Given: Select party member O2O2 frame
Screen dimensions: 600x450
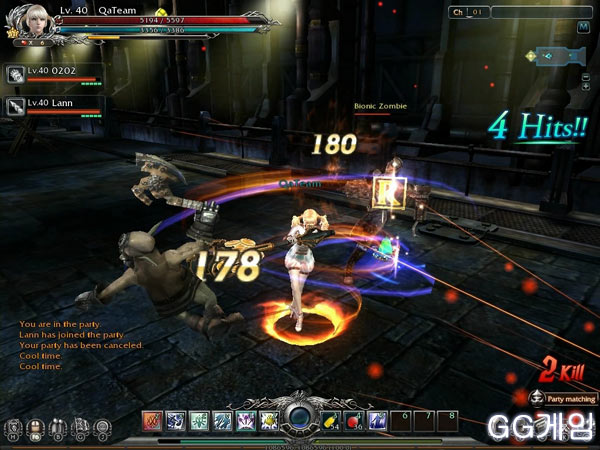Looking at the screenshot, I should [x=54, y=74].
